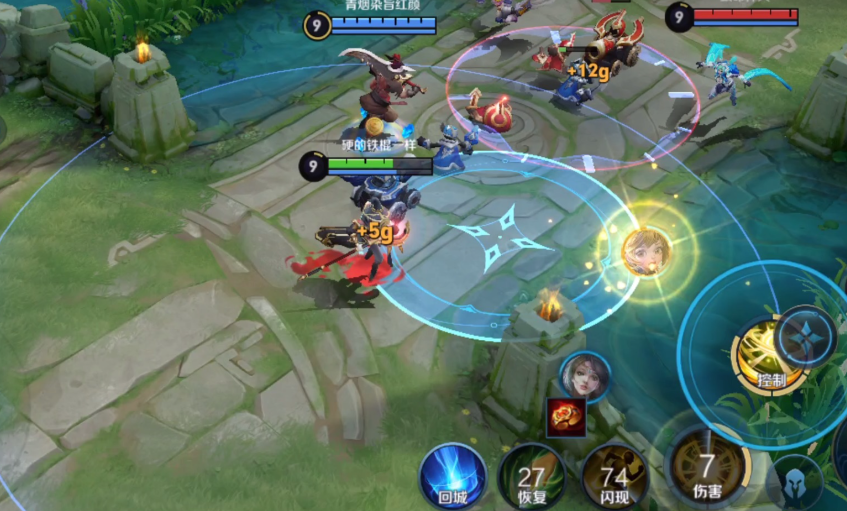Select the enemy hero portrait target

(584, 376)
